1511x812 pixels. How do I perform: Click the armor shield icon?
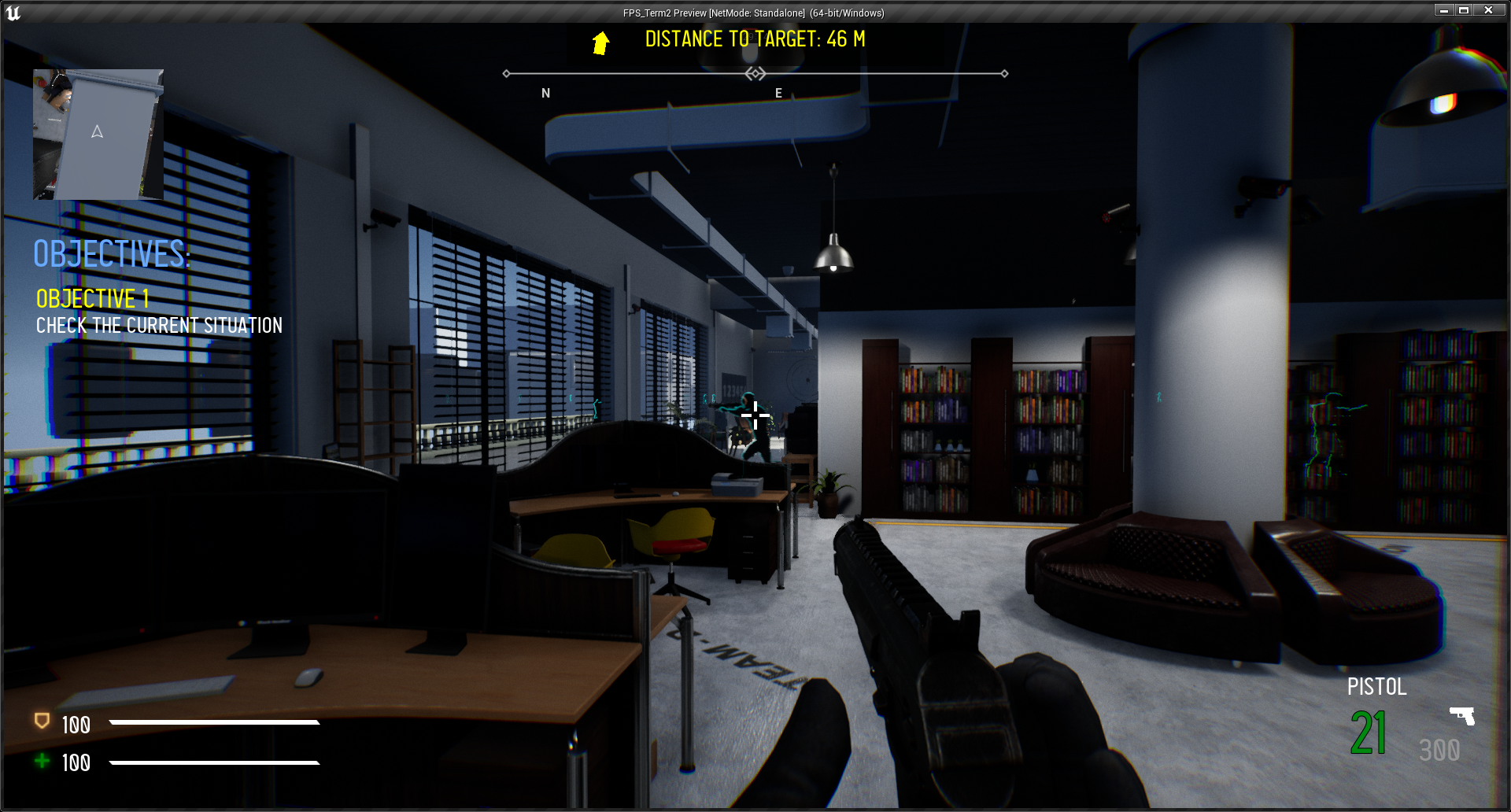(x=42, y=721)
